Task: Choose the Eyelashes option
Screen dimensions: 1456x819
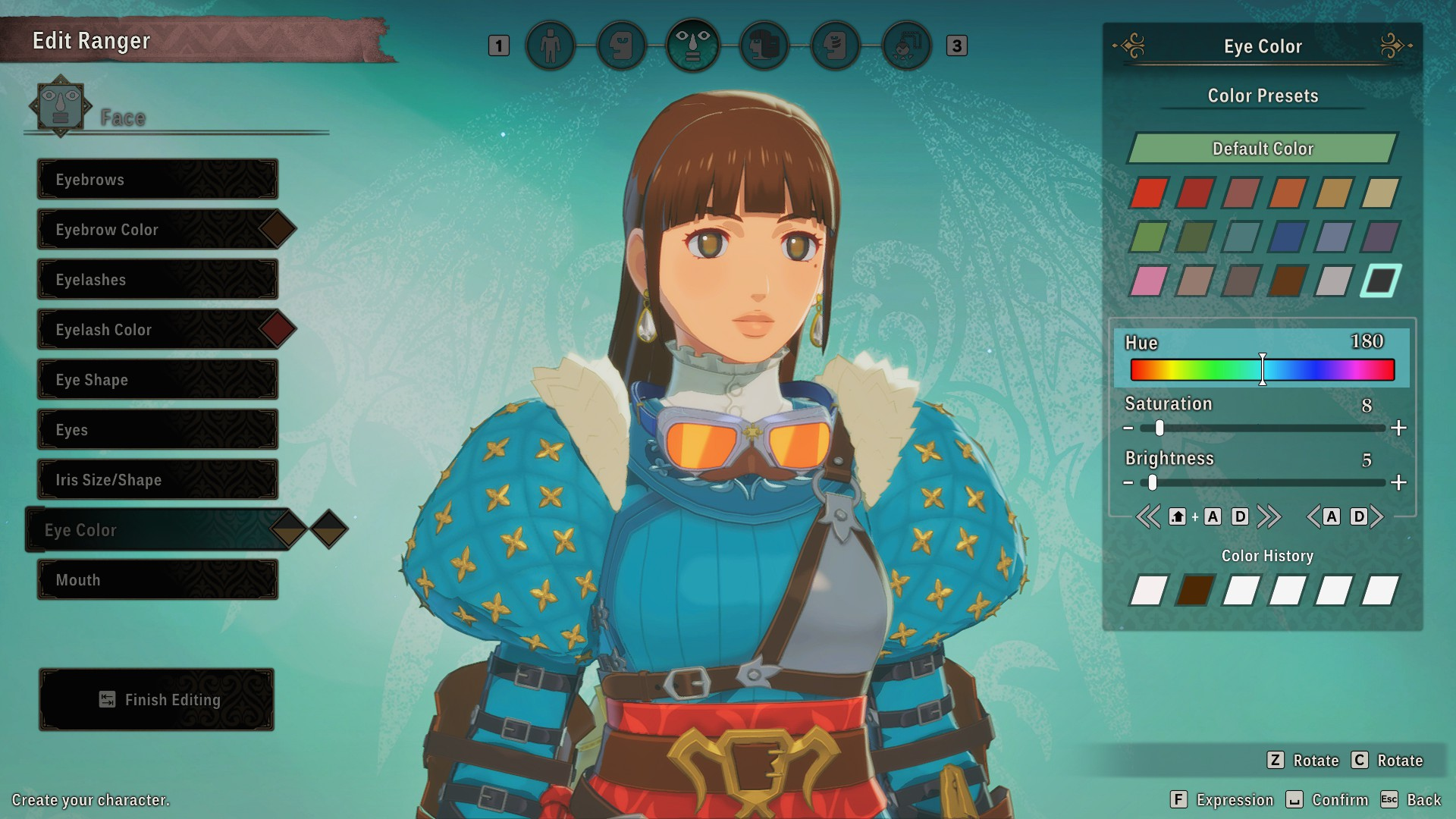Action: (158, 280)
